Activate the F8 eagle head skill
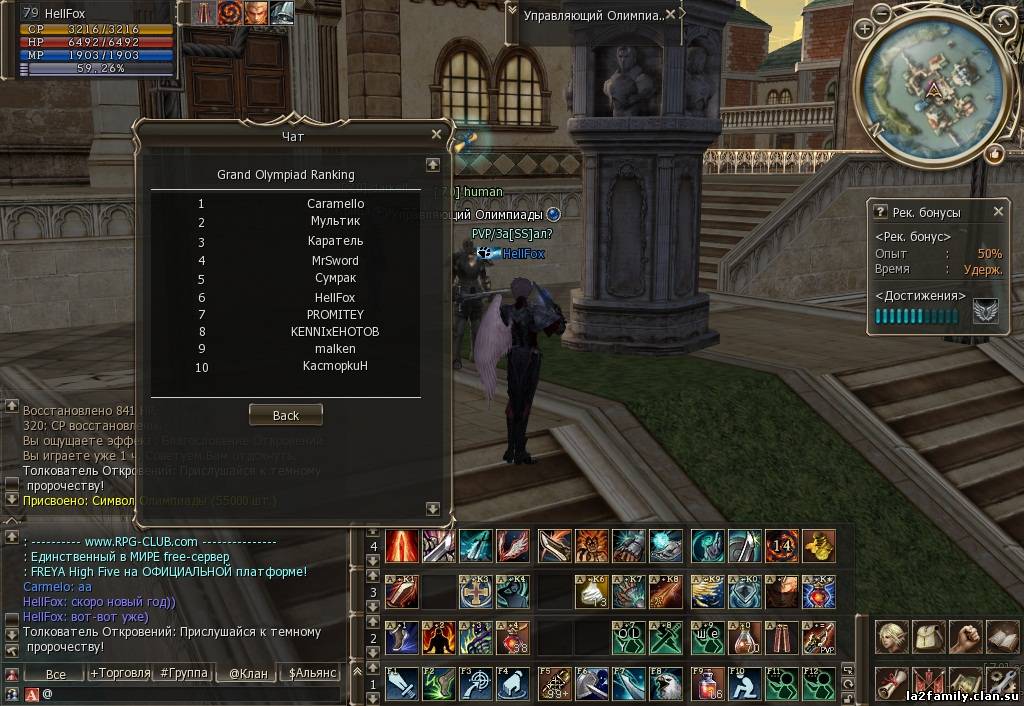The height and width of the screenshot is (706, 1024). click(666, 684)
